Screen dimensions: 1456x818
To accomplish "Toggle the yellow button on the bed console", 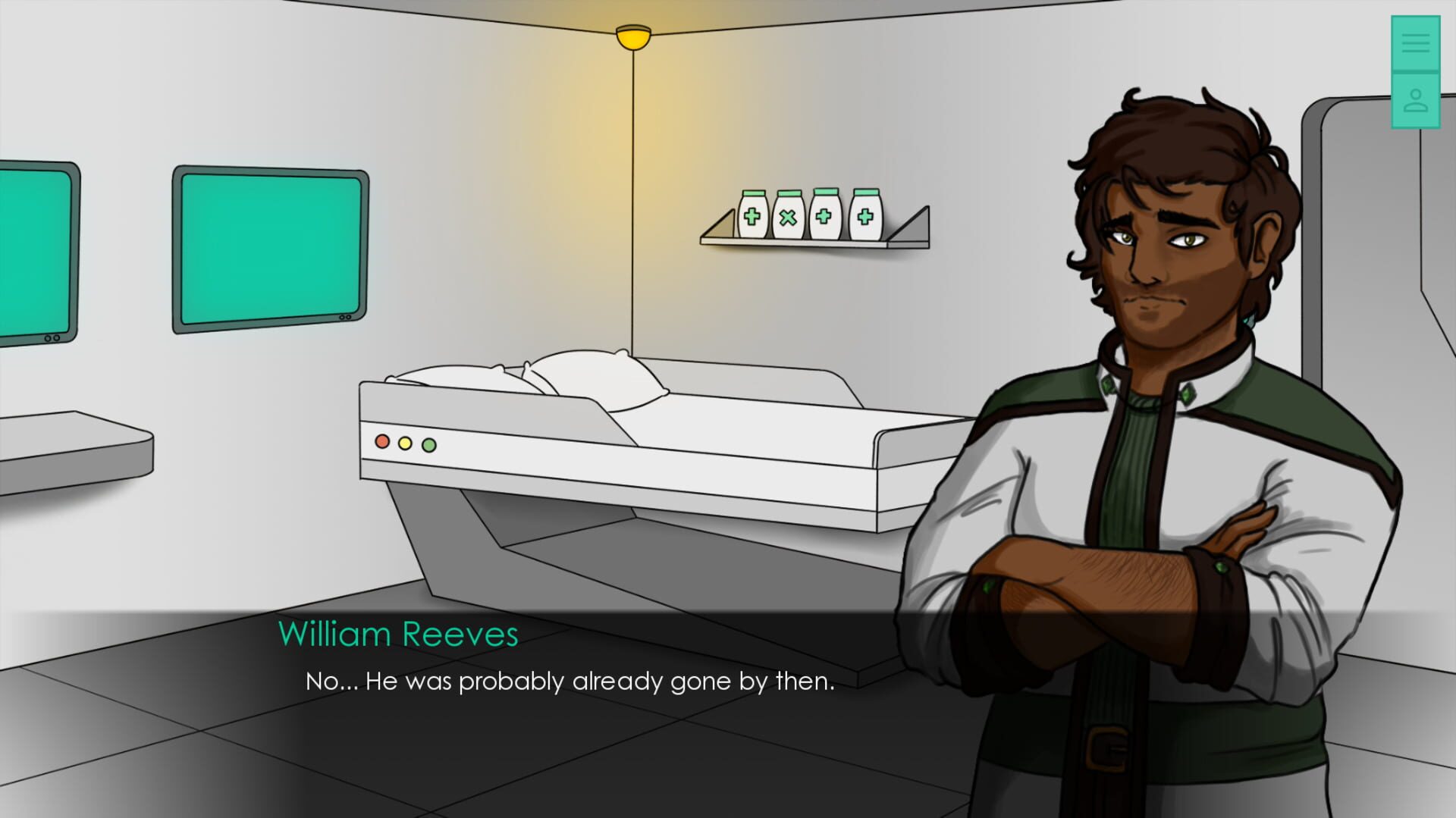I will coord(403,443).
